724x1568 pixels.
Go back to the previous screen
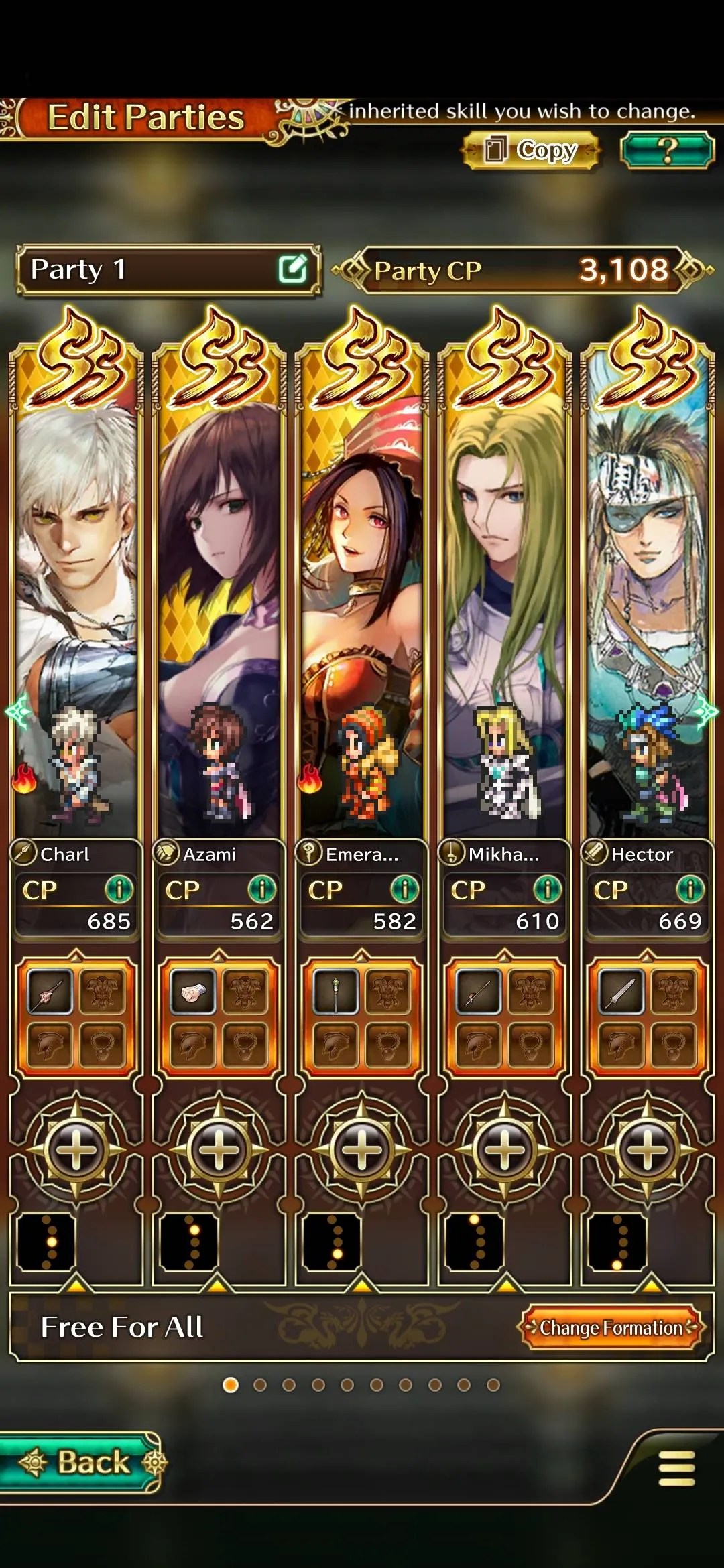click(82, 1462)
